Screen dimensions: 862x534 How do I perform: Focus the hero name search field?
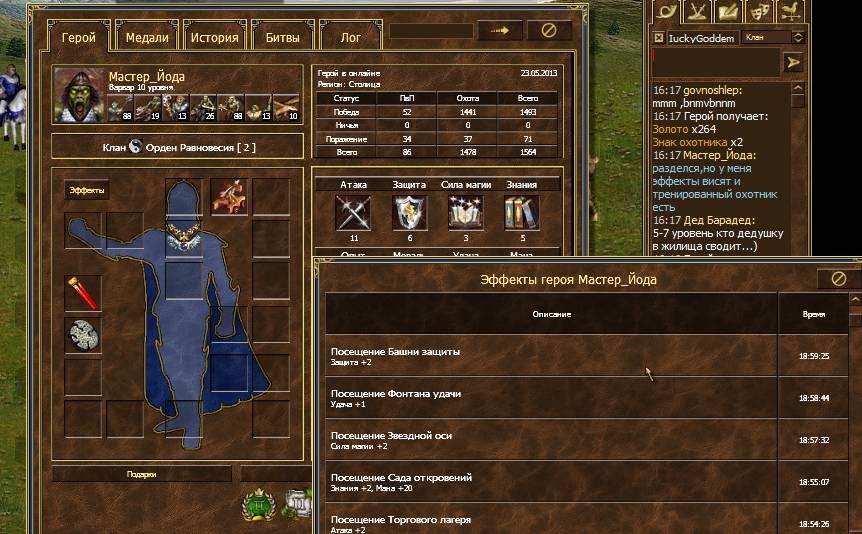point(430,30)
